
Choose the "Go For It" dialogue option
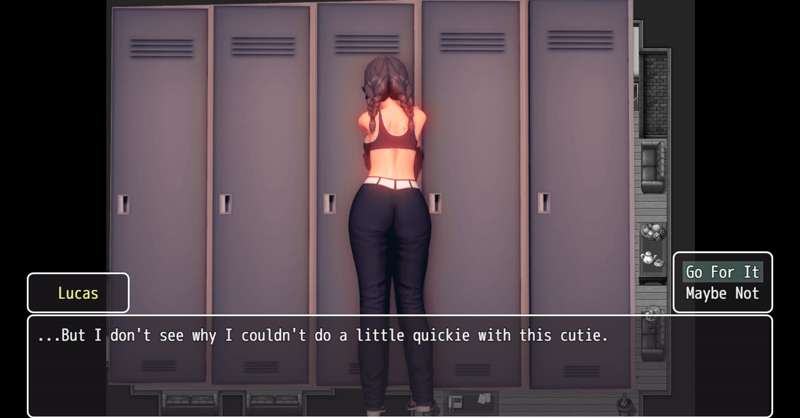(722, 272)
